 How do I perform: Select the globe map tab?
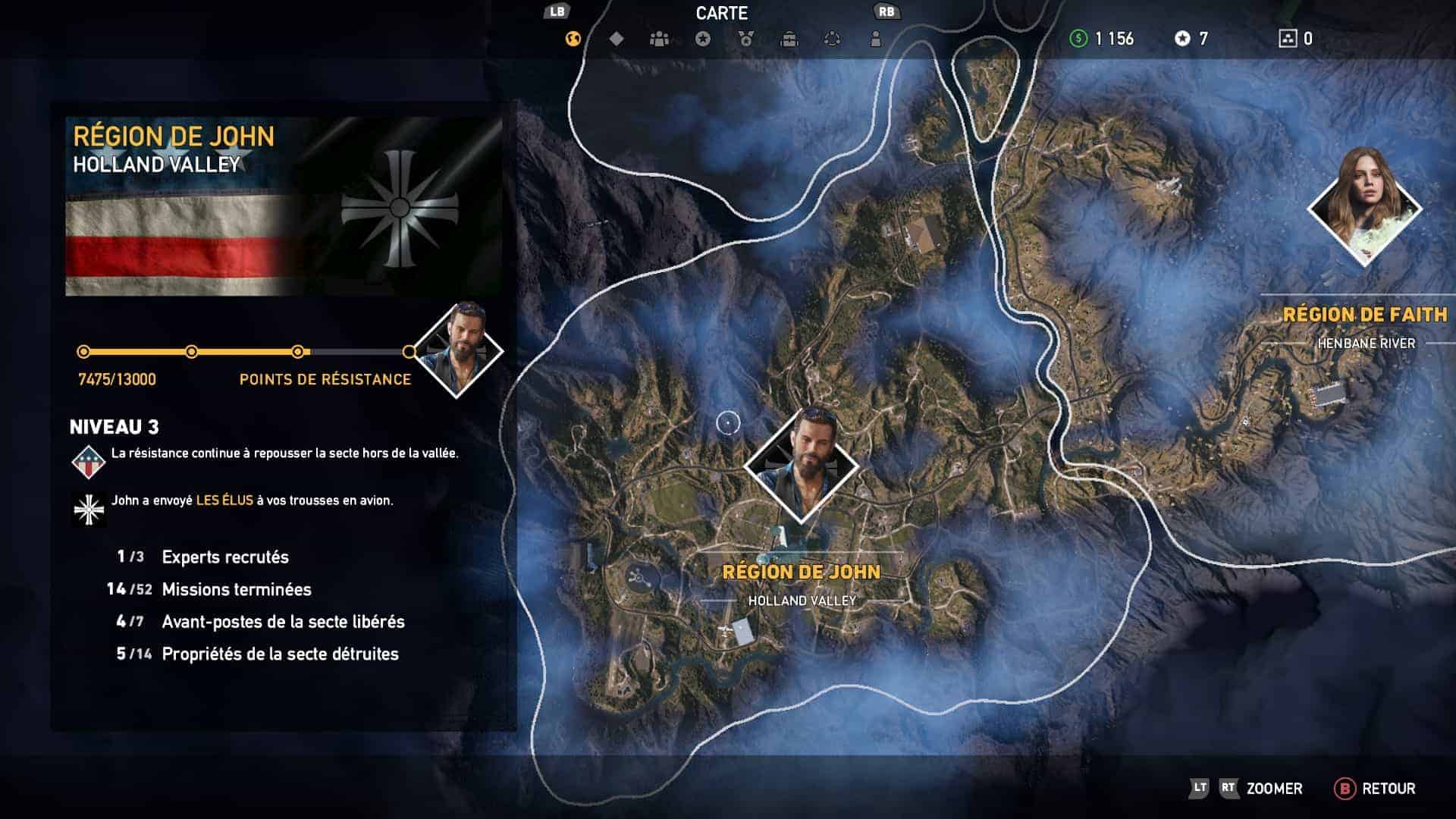[573, 39]
